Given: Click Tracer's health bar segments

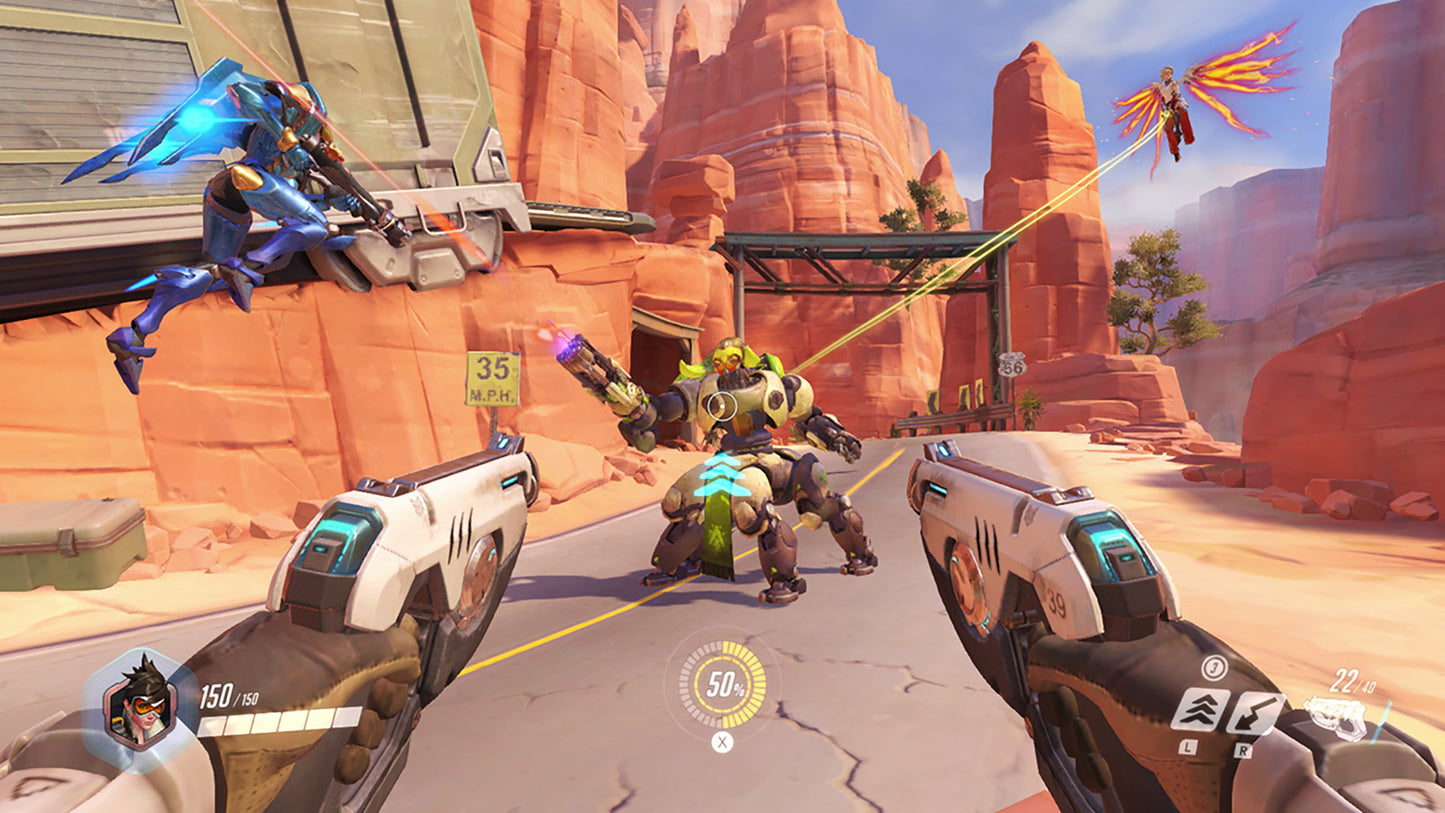Looking at the screenshot, I should [279, 722].
